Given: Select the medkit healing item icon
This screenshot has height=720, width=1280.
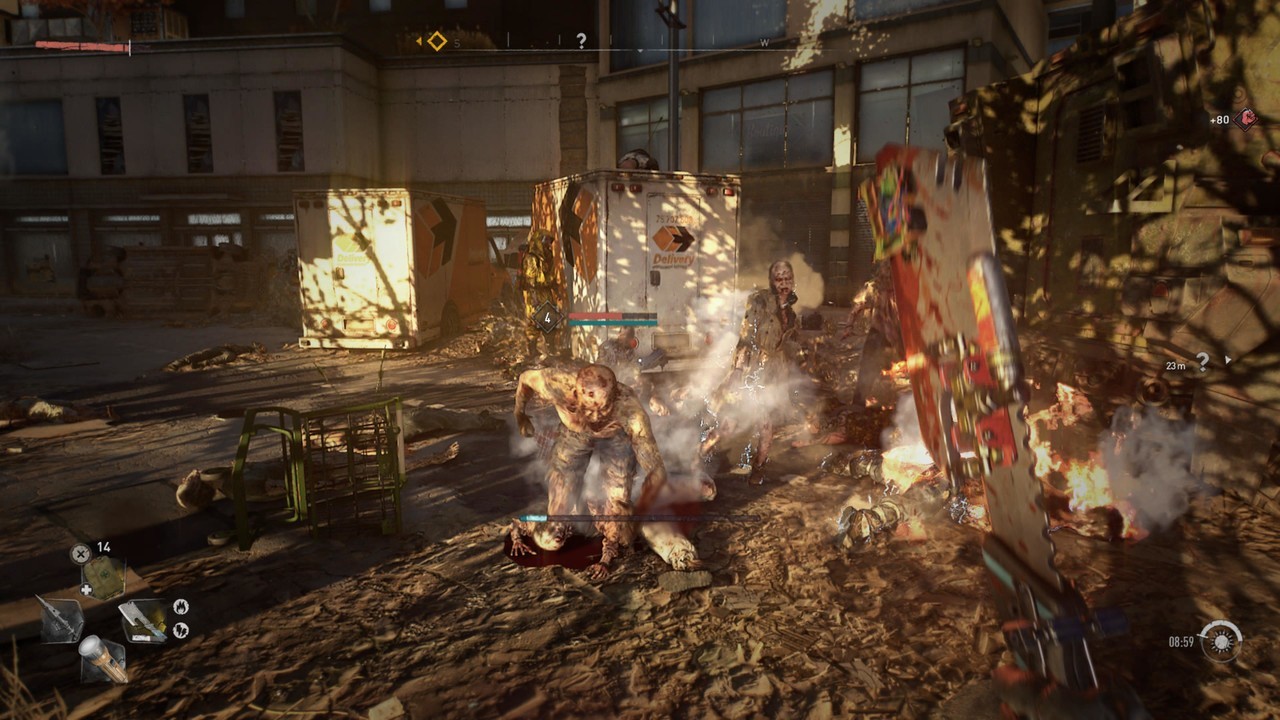Looking at the screenshot, I should click(103, 575).
